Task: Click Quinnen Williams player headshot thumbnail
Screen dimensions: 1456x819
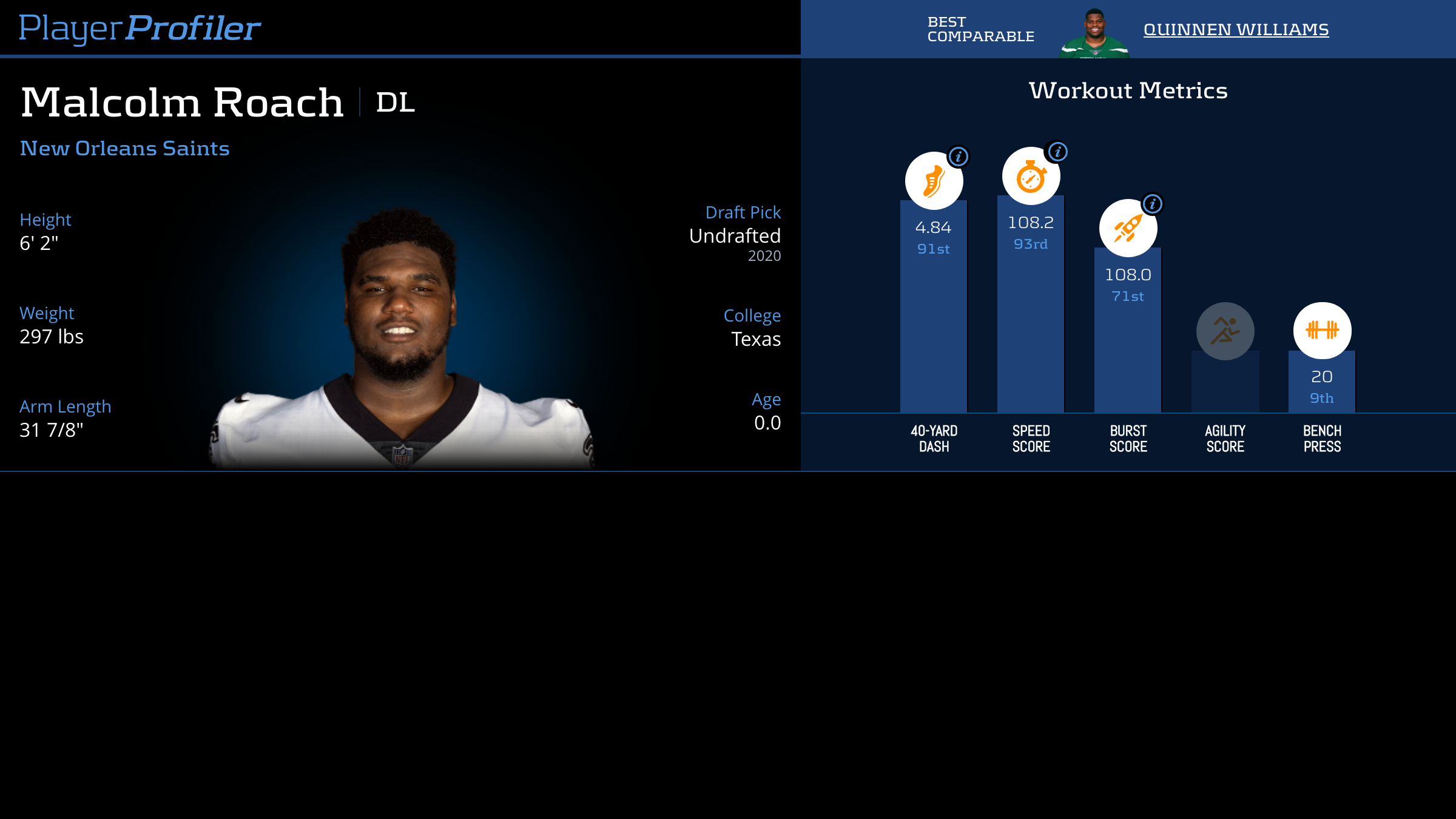Action: (x=1094, y=34)
